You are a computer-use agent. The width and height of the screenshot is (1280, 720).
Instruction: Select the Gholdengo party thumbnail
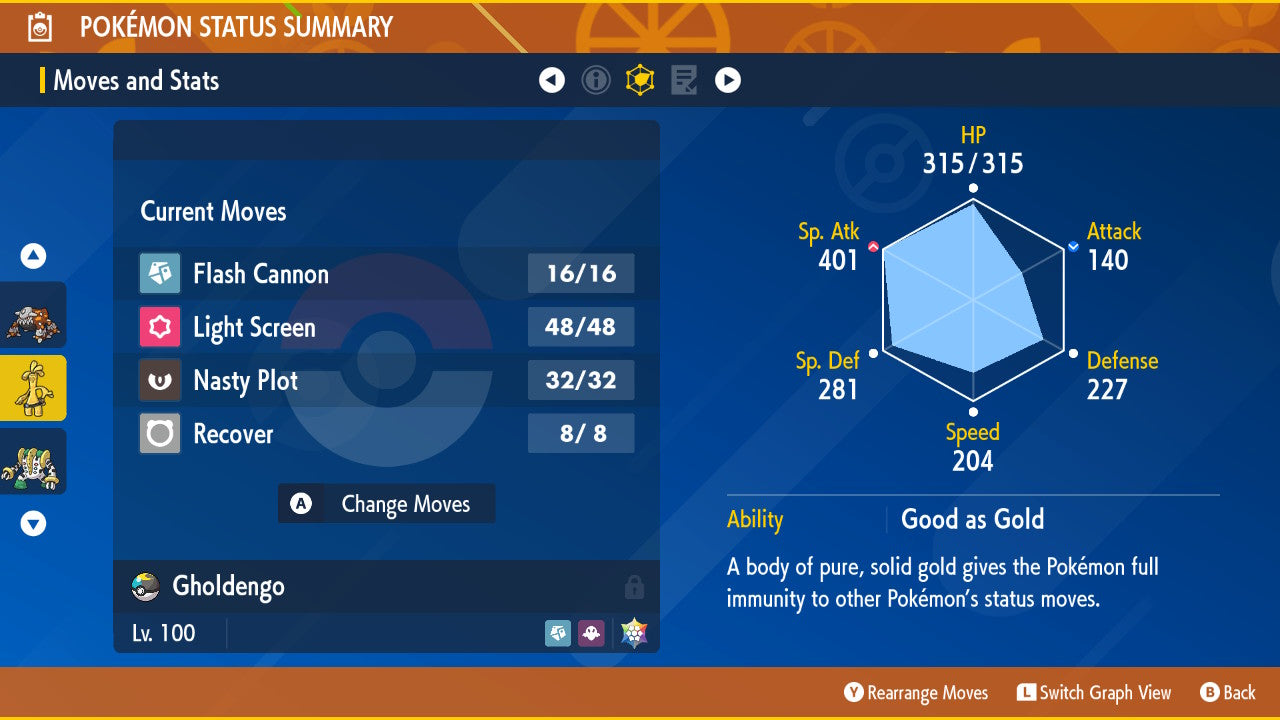coord(33,388)
